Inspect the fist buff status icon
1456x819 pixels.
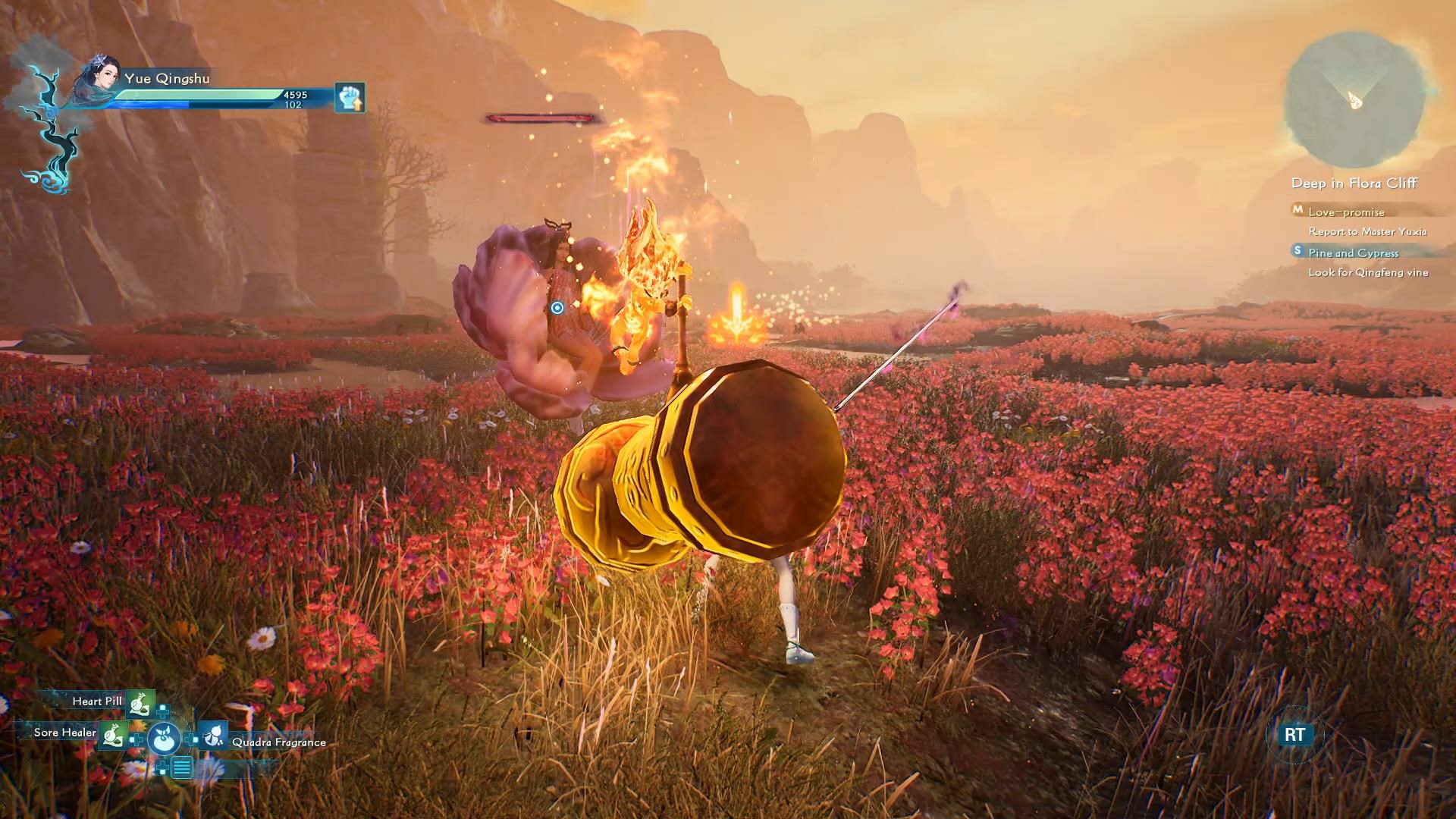(x=350, y=98)
